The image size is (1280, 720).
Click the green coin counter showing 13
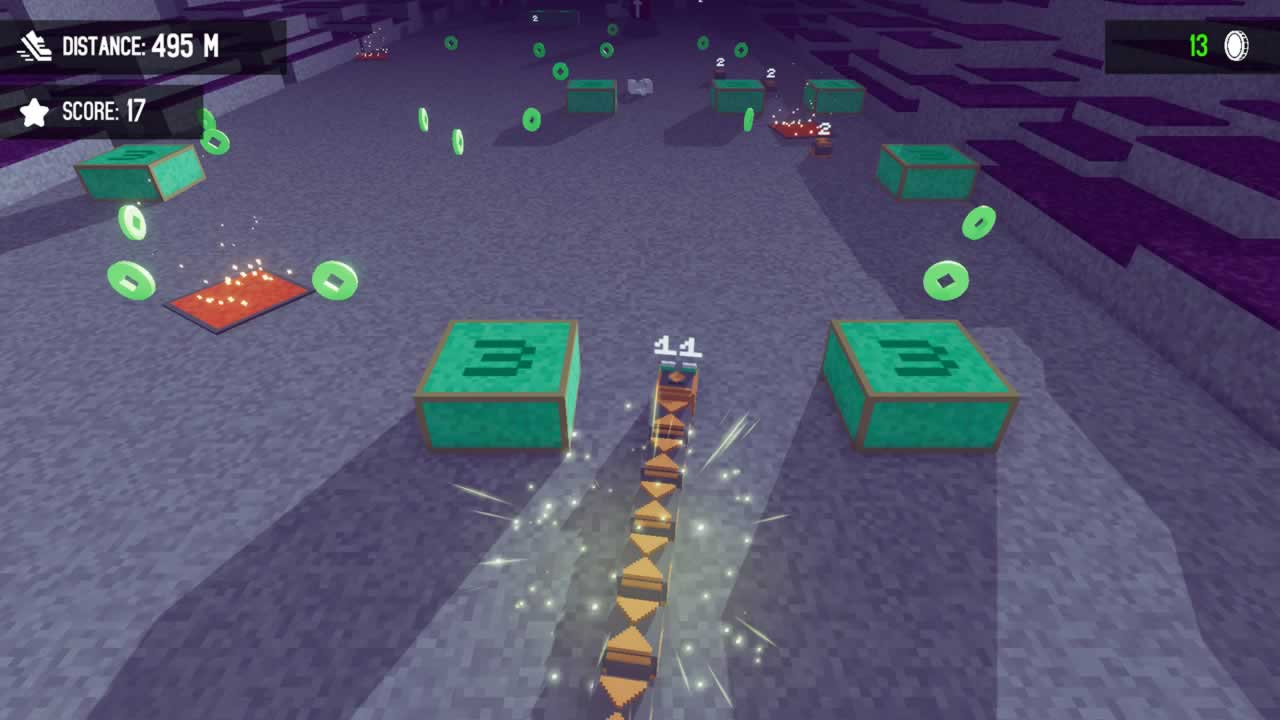(1198, 45)
